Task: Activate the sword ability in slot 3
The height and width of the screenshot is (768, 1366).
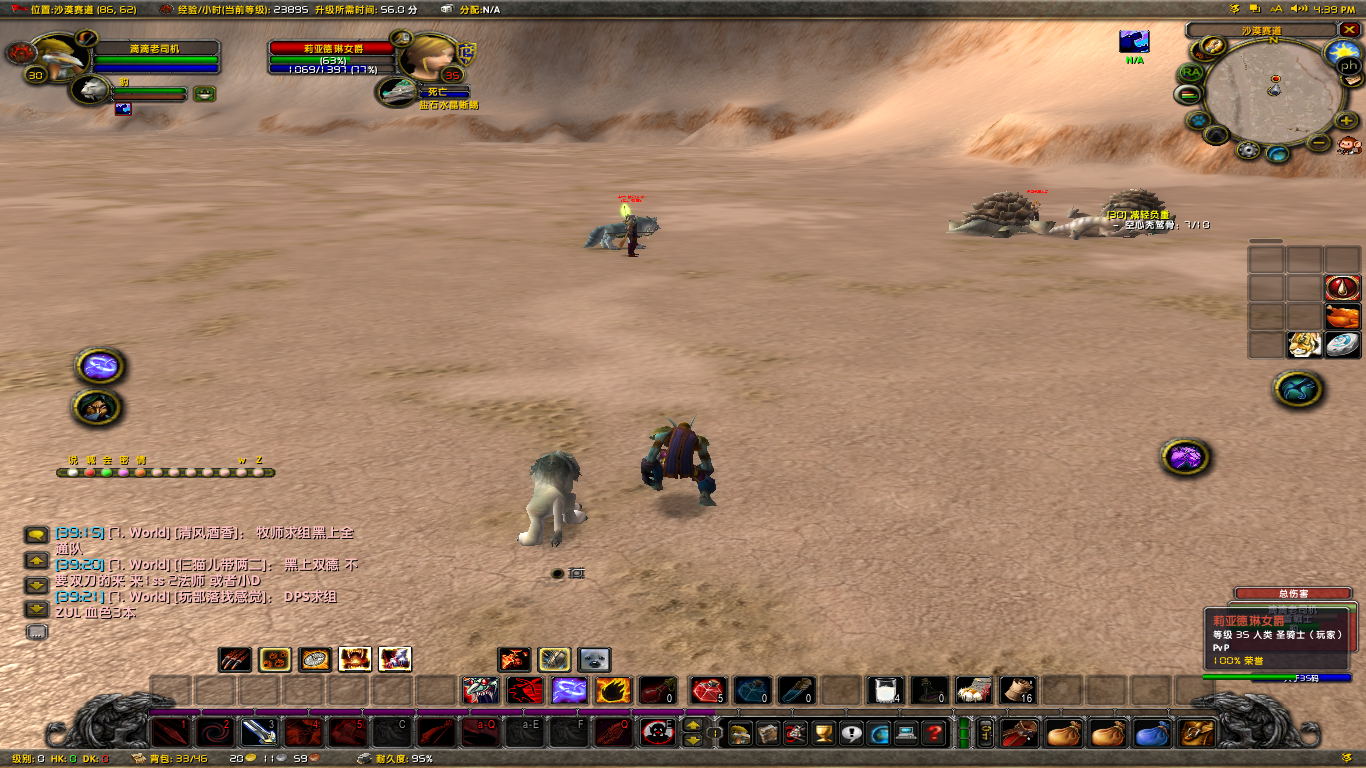Action: (x=259, y=733)
